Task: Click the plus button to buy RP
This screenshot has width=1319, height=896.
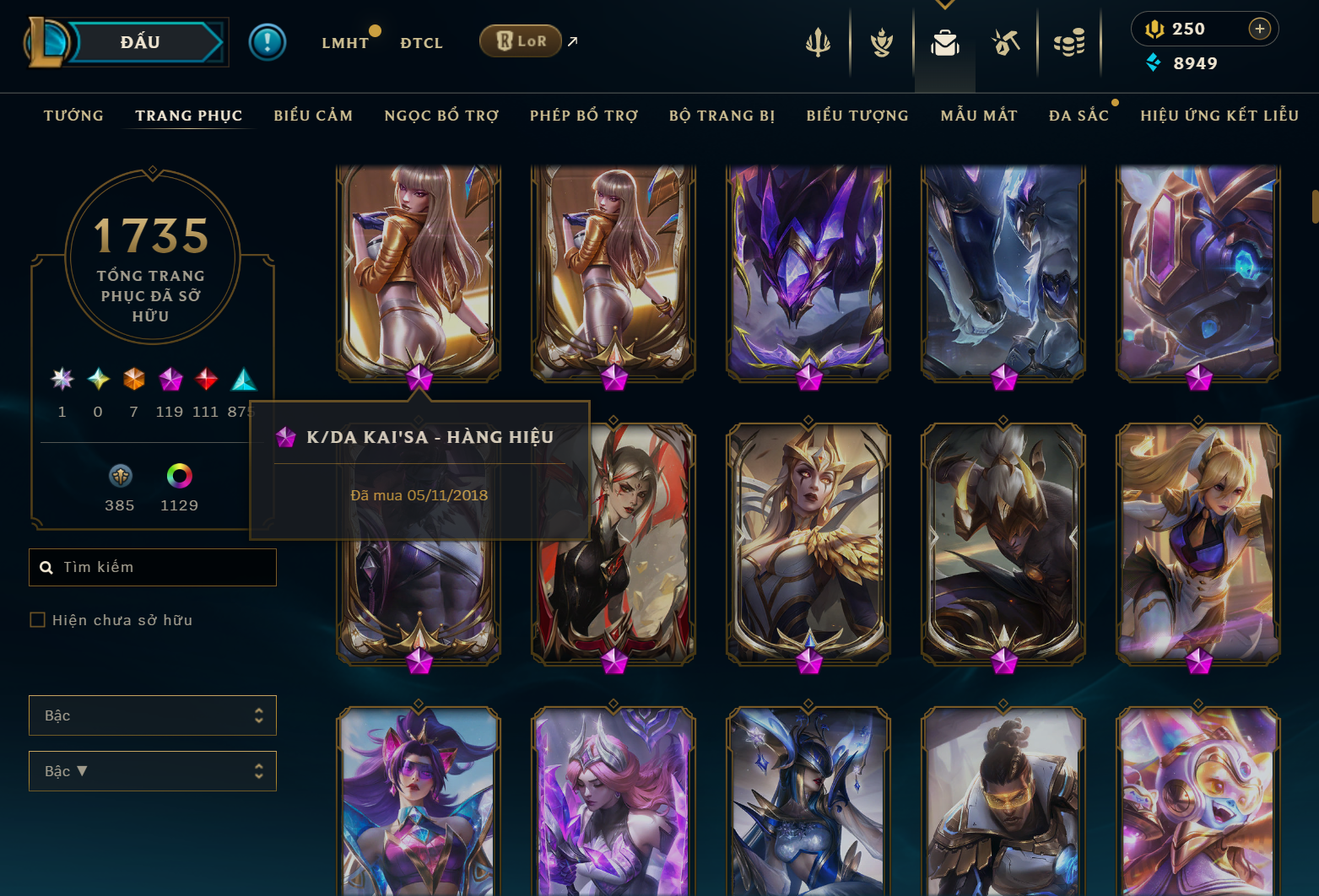Action: [1260, 28]
